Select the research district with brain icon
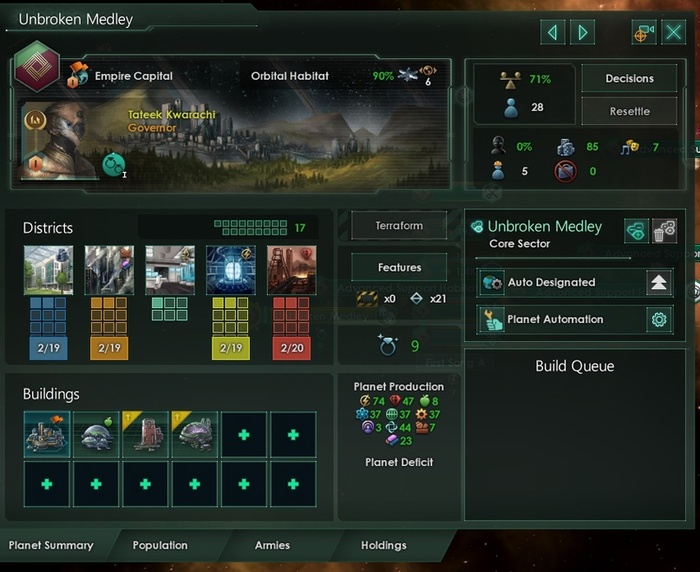The image size is (700, 572). (x=231, y=270)
